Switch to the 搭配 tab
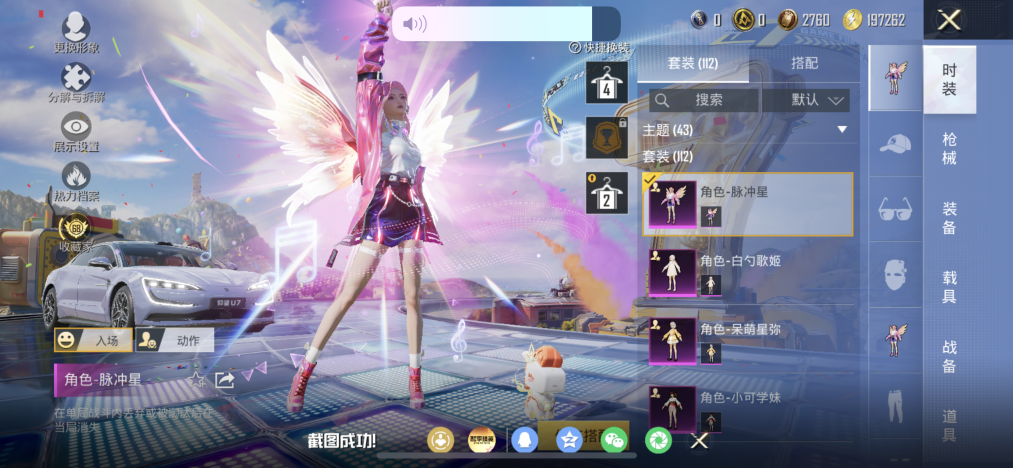The image size is (1013, 468). click(804, 63)
